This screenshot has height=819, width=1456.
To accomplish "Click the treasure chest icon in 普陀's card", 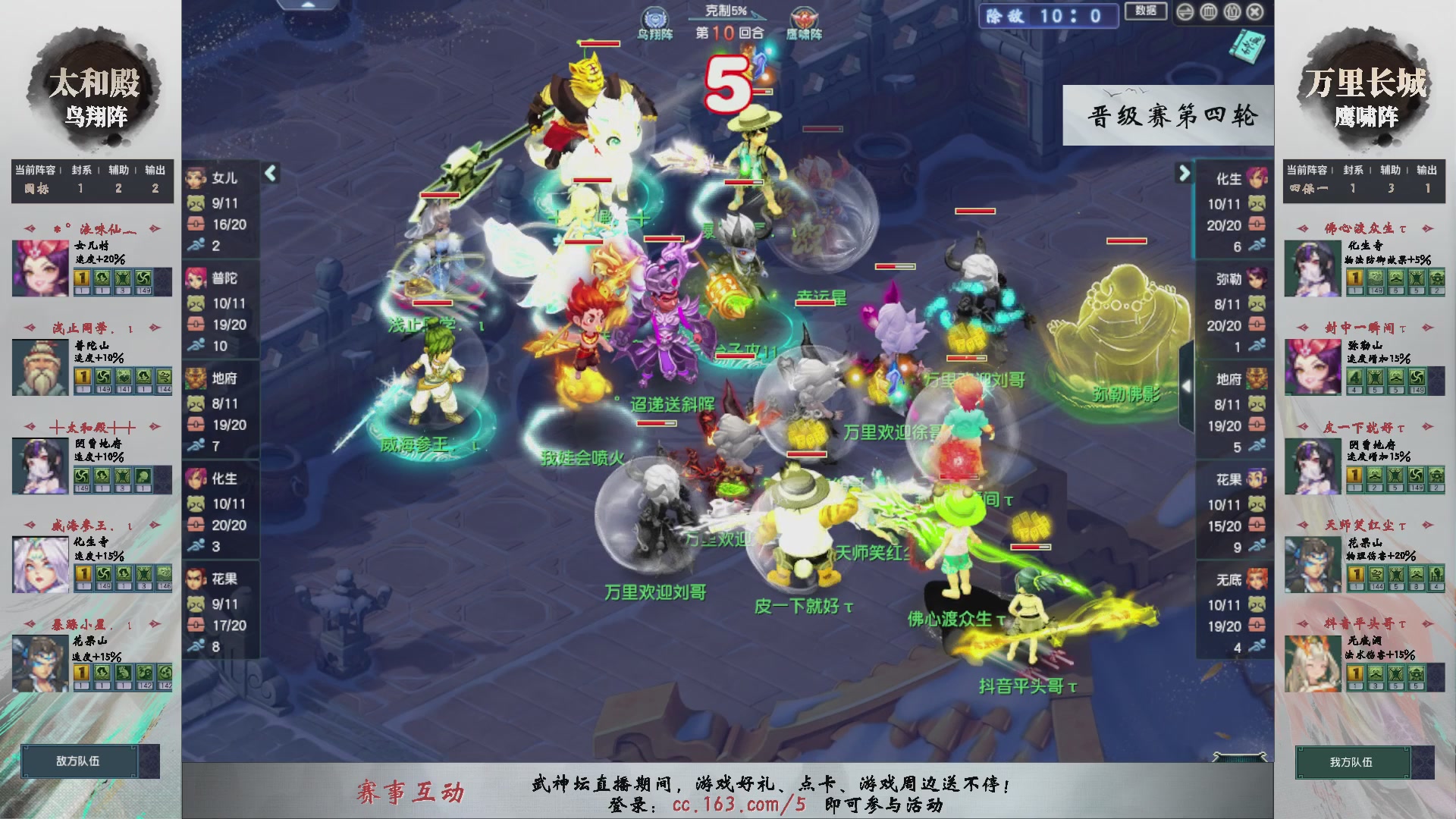I will click(x=197, y=323).
